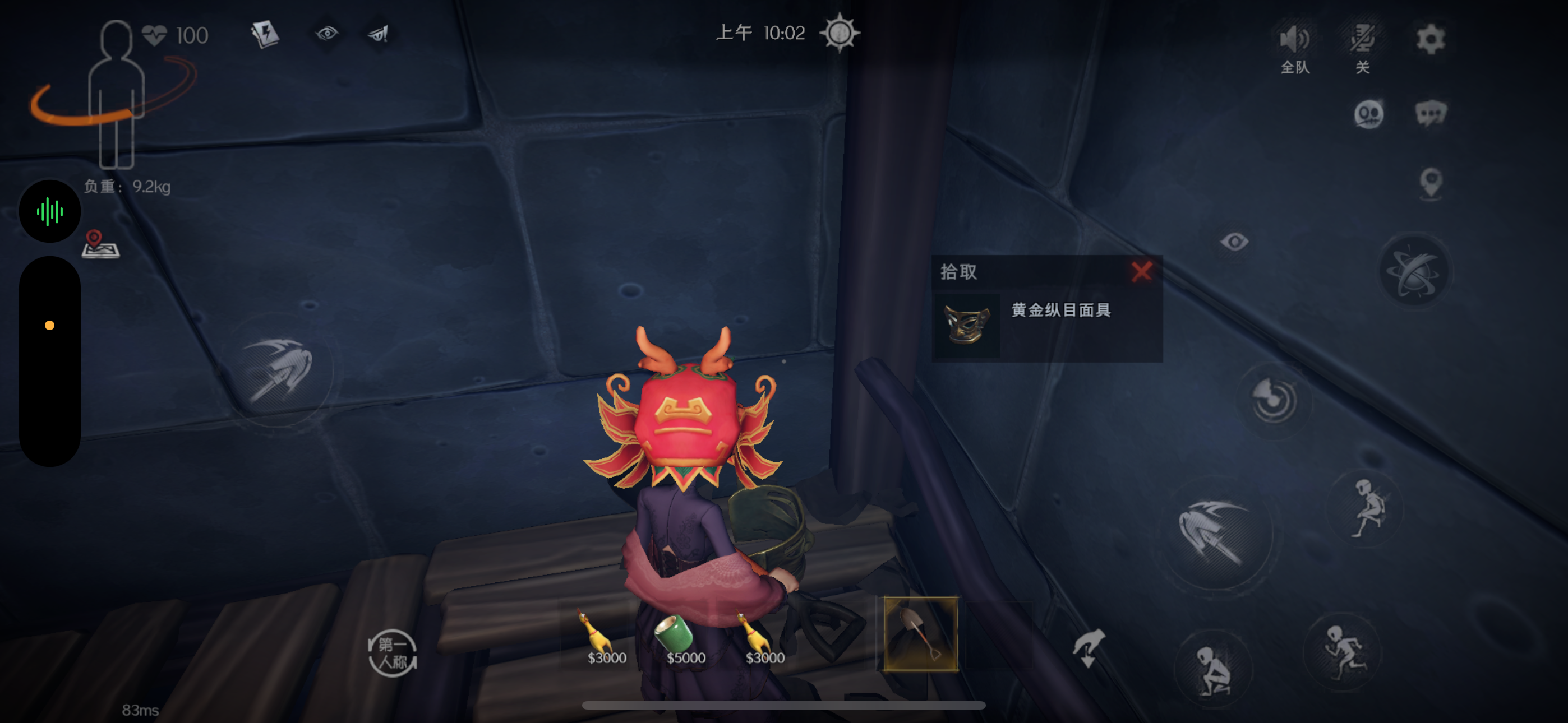Toggle voice chat with green waveform button
The width and height of the screenshot is (1568, 723).
click(49, 210)
